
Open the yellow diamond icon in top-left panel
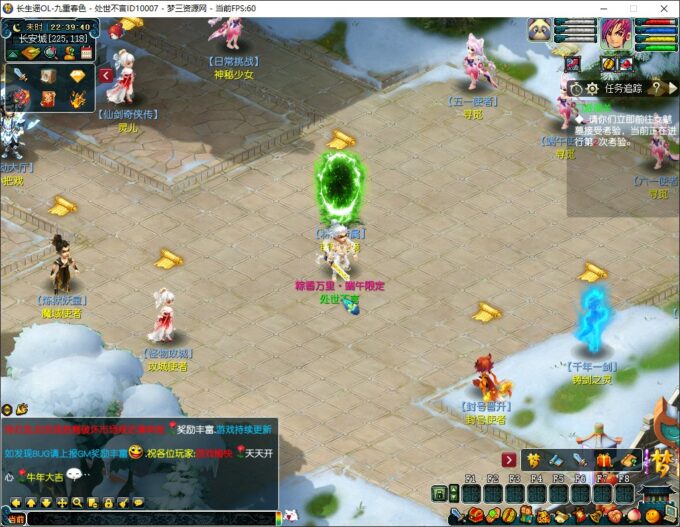[78, 77]
